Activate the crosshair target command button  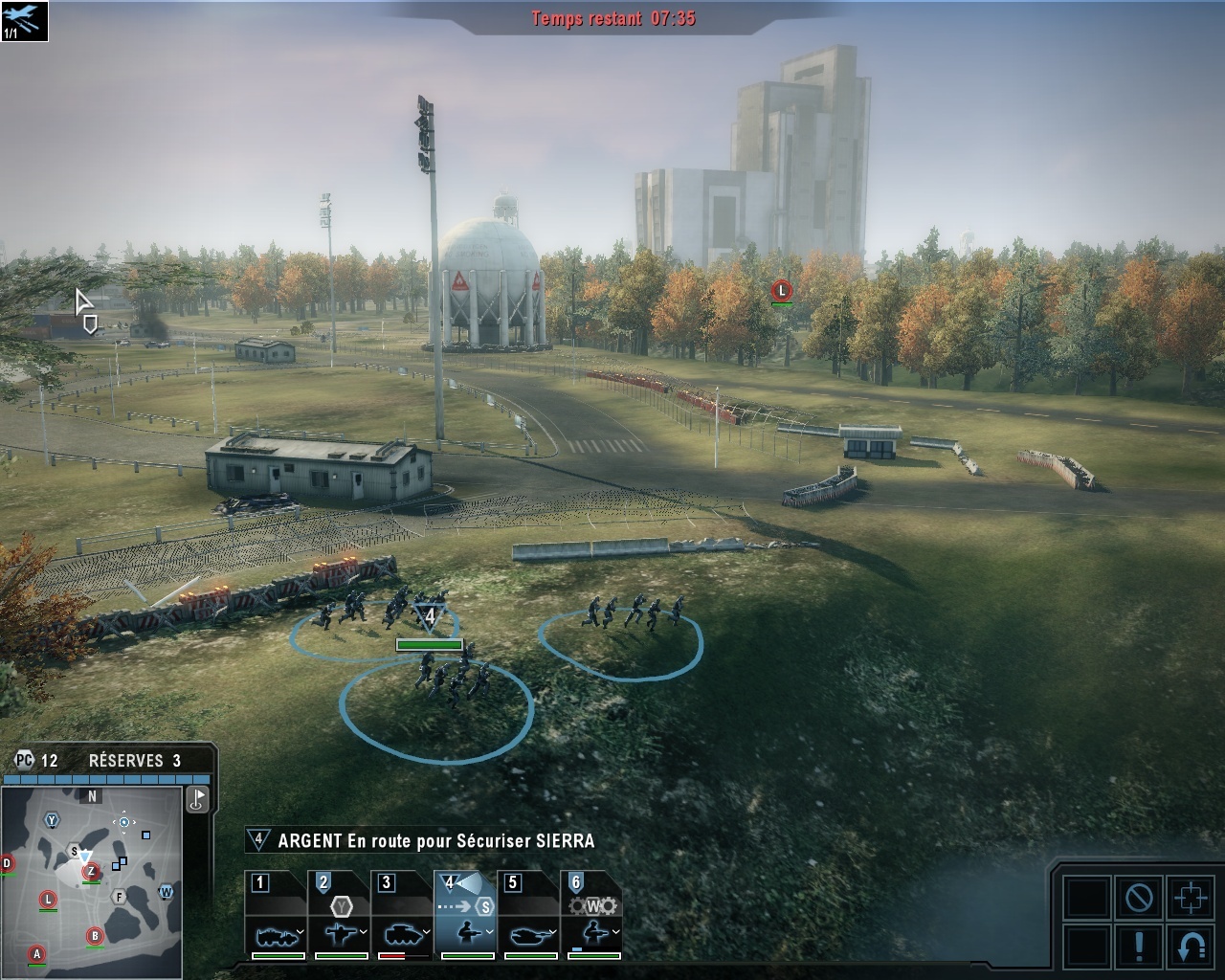click(x=1191, y=898)
